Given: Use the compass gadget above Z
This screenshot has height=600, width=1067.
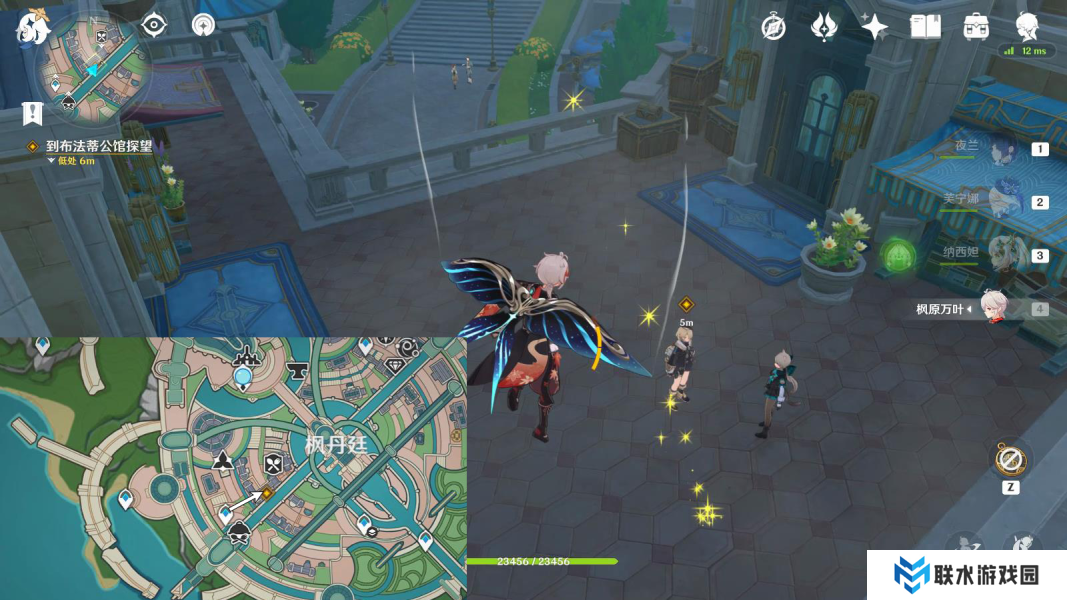Looking at the screenshot, I should (x=1010, y=460).
